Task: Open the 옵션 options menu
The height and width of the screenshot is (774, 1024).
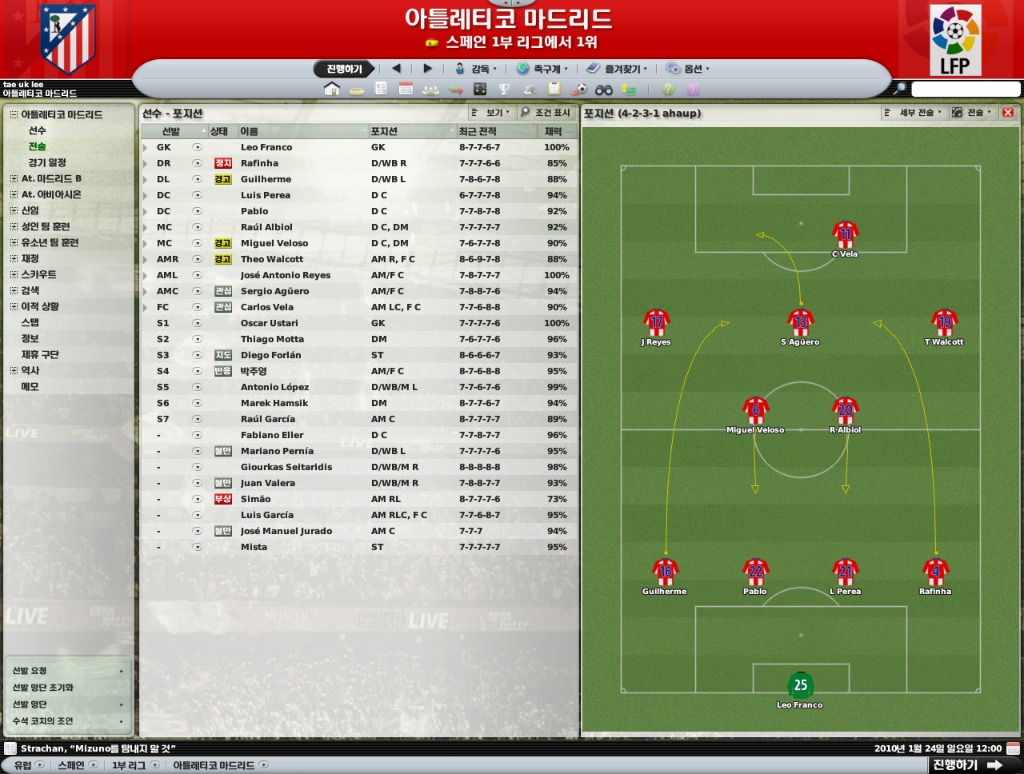Action: click(692, 69)
